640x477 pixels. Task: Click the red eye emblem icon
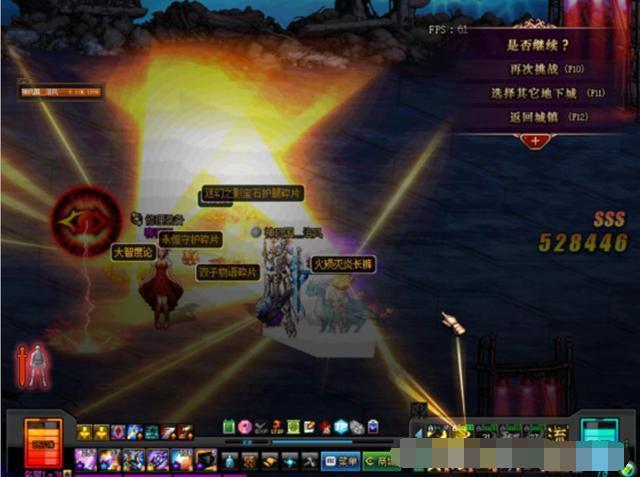[x=84, y=217]
